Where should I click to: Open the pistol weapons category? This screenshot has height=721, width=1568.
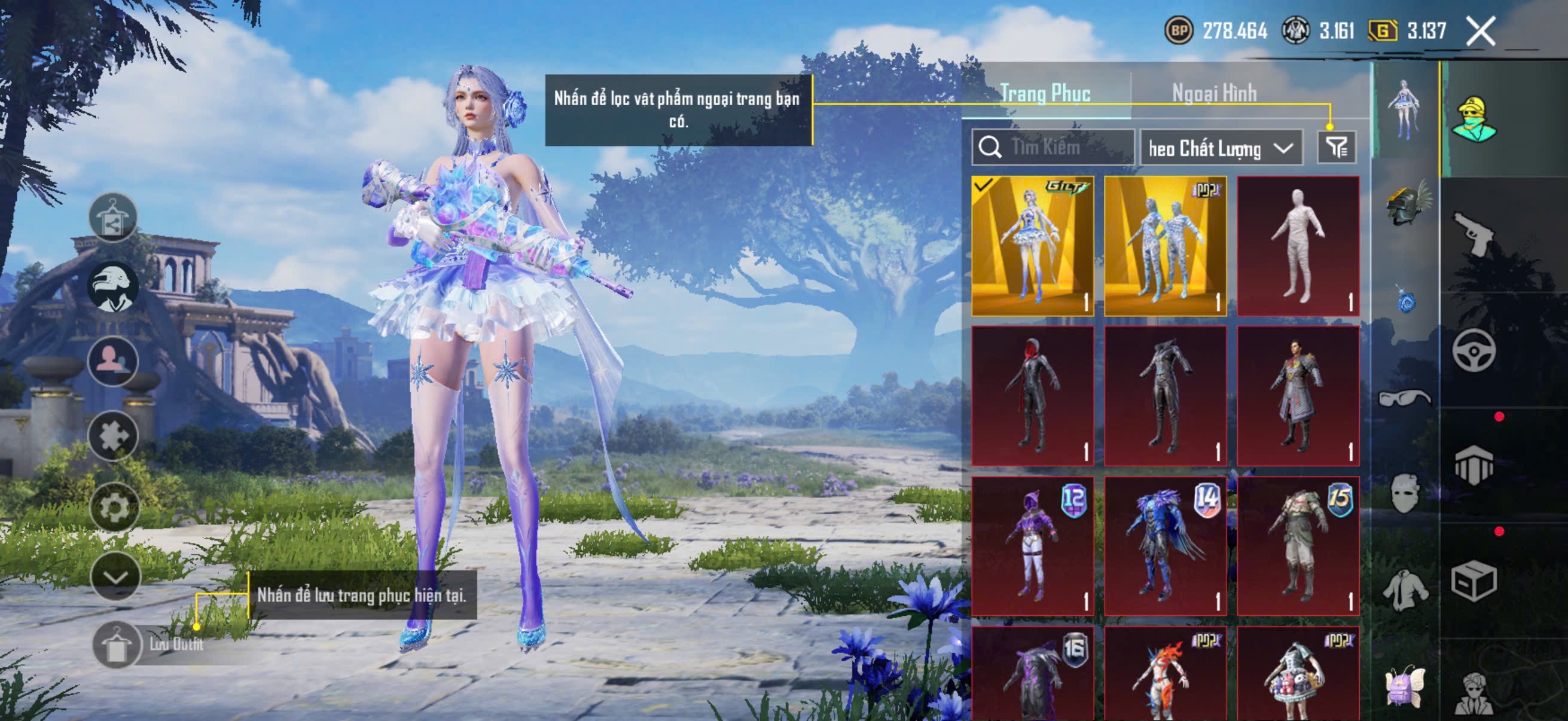[1473, 233]
